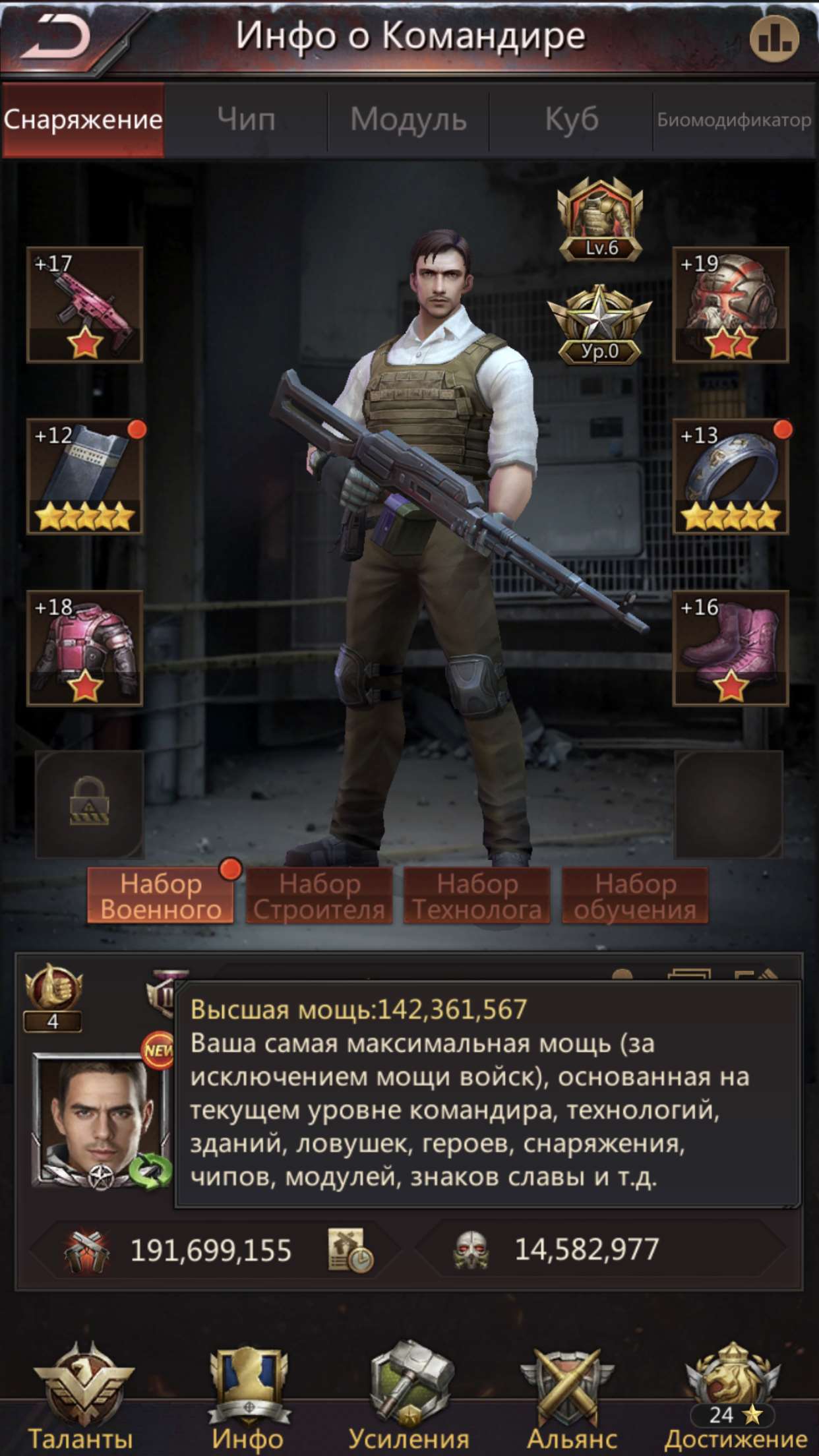The width and height of the screenshot is (819, 1456).
Task: Select the Куб tab
Action: pyautogui.click(x=571, y=120)
